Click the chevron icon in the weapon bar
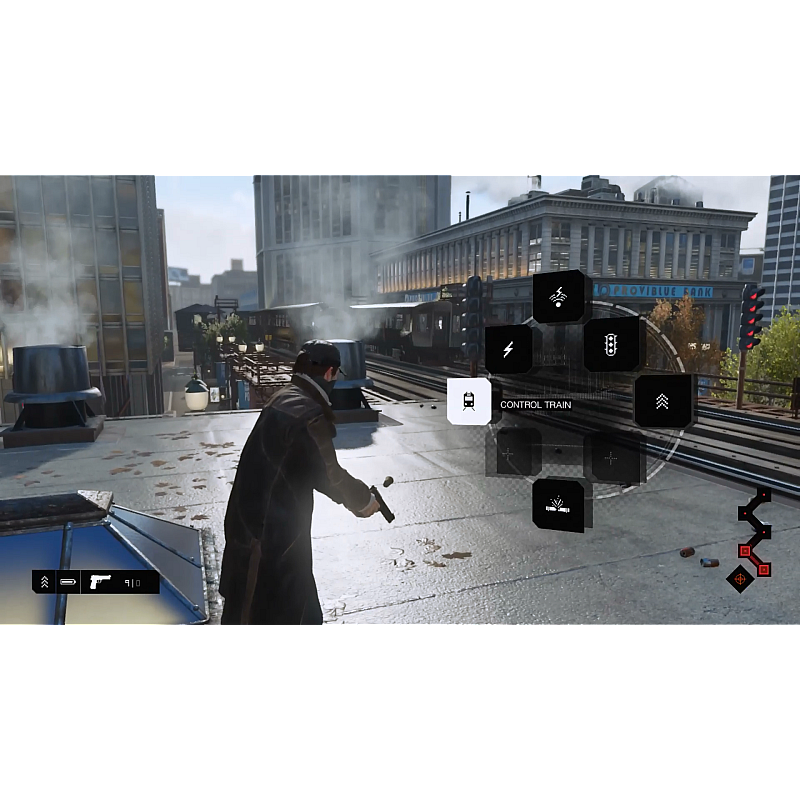Image resolution: width=800 pixels, height=800 pixels. click(44, 581)
